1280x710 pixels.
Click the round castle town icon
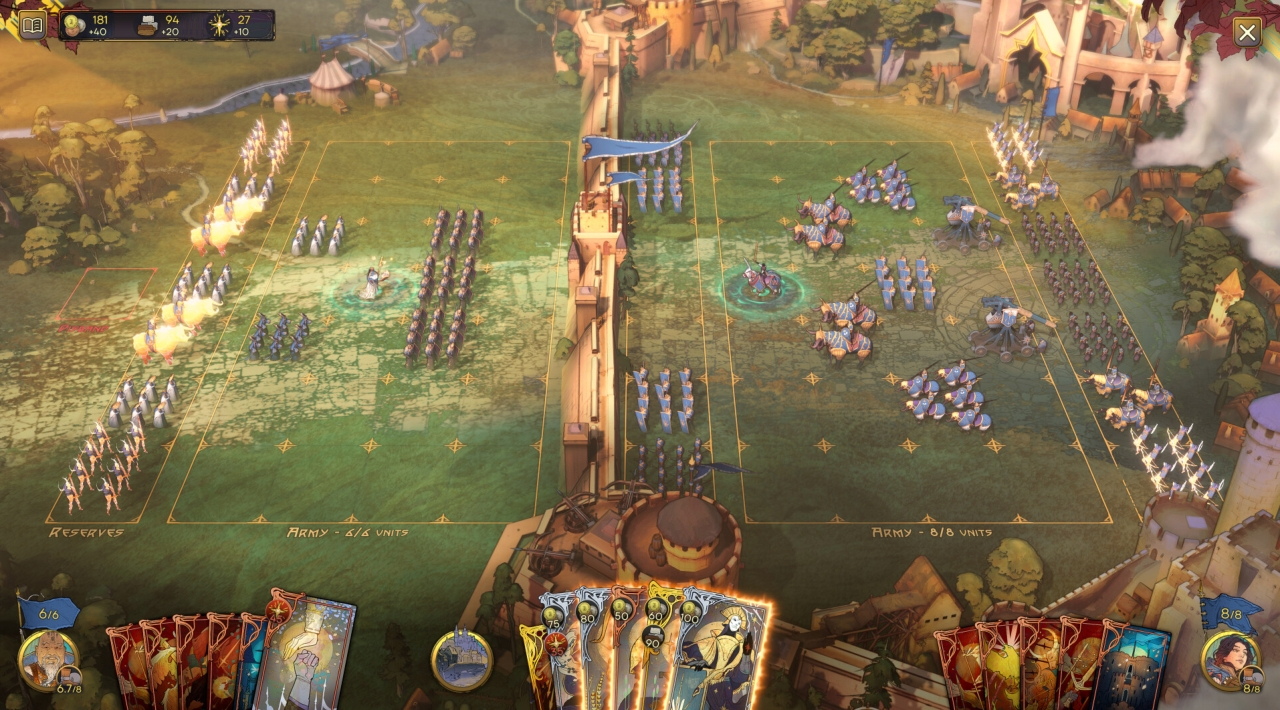point(462,660)
